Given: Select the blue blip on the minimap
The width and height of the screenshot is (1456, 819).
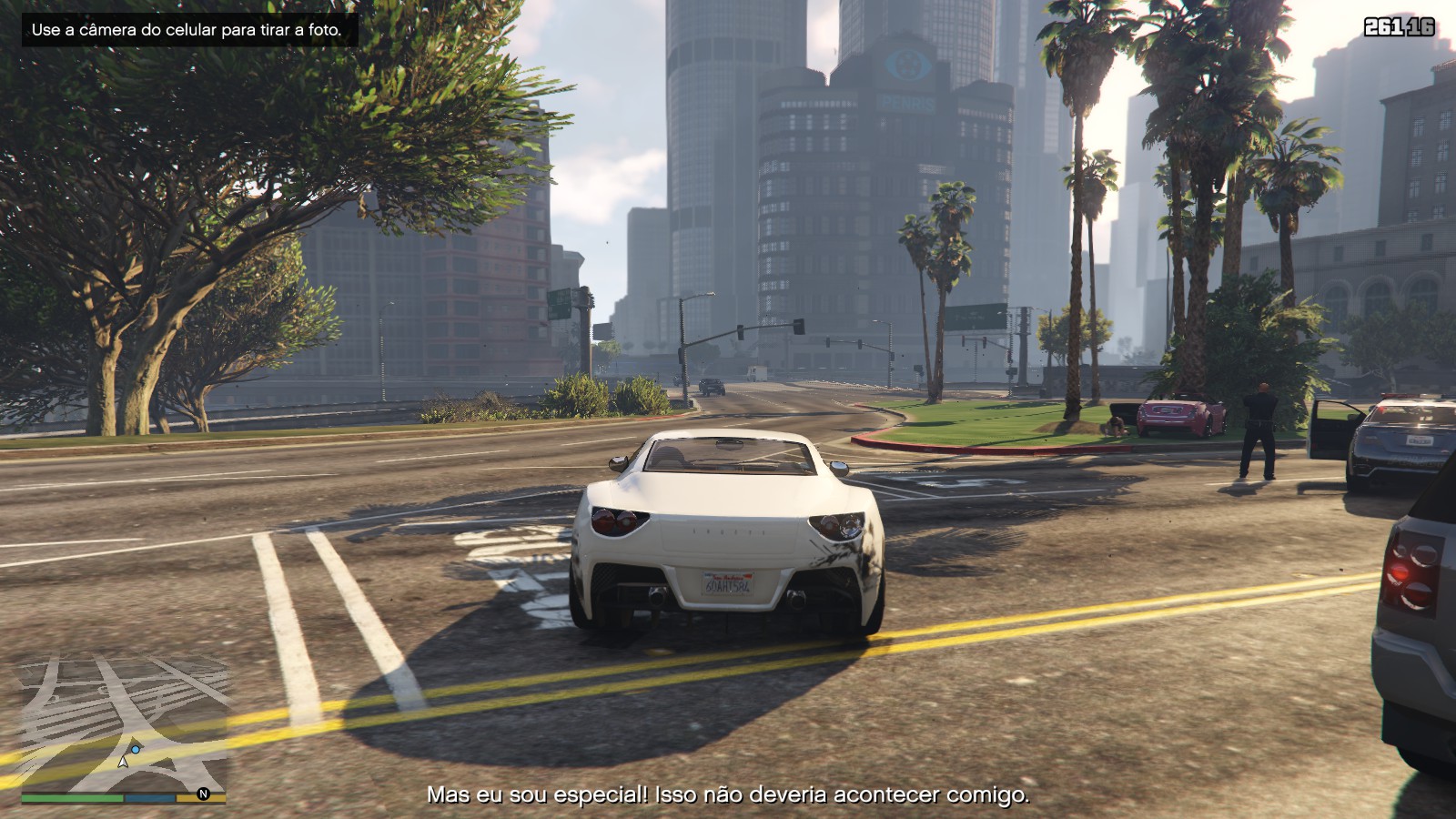Looking at the screenshot, I should click(136, 750).
